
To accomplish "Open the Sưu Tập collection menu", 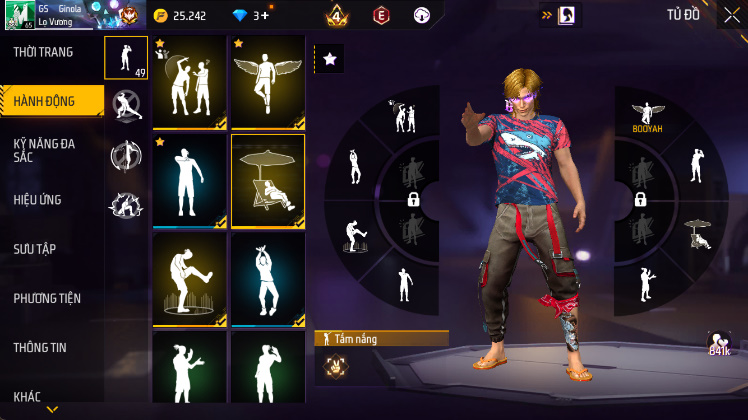I will (34, 248).
